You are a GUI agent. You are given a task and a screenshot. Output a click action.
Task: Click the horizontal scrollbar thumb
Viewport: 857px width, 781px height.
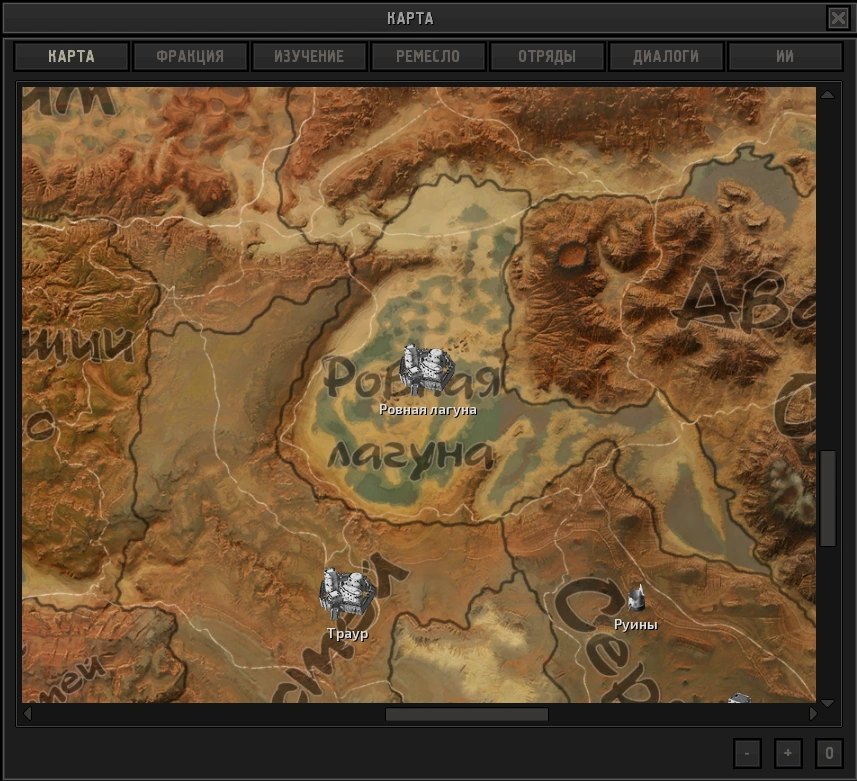466,714
